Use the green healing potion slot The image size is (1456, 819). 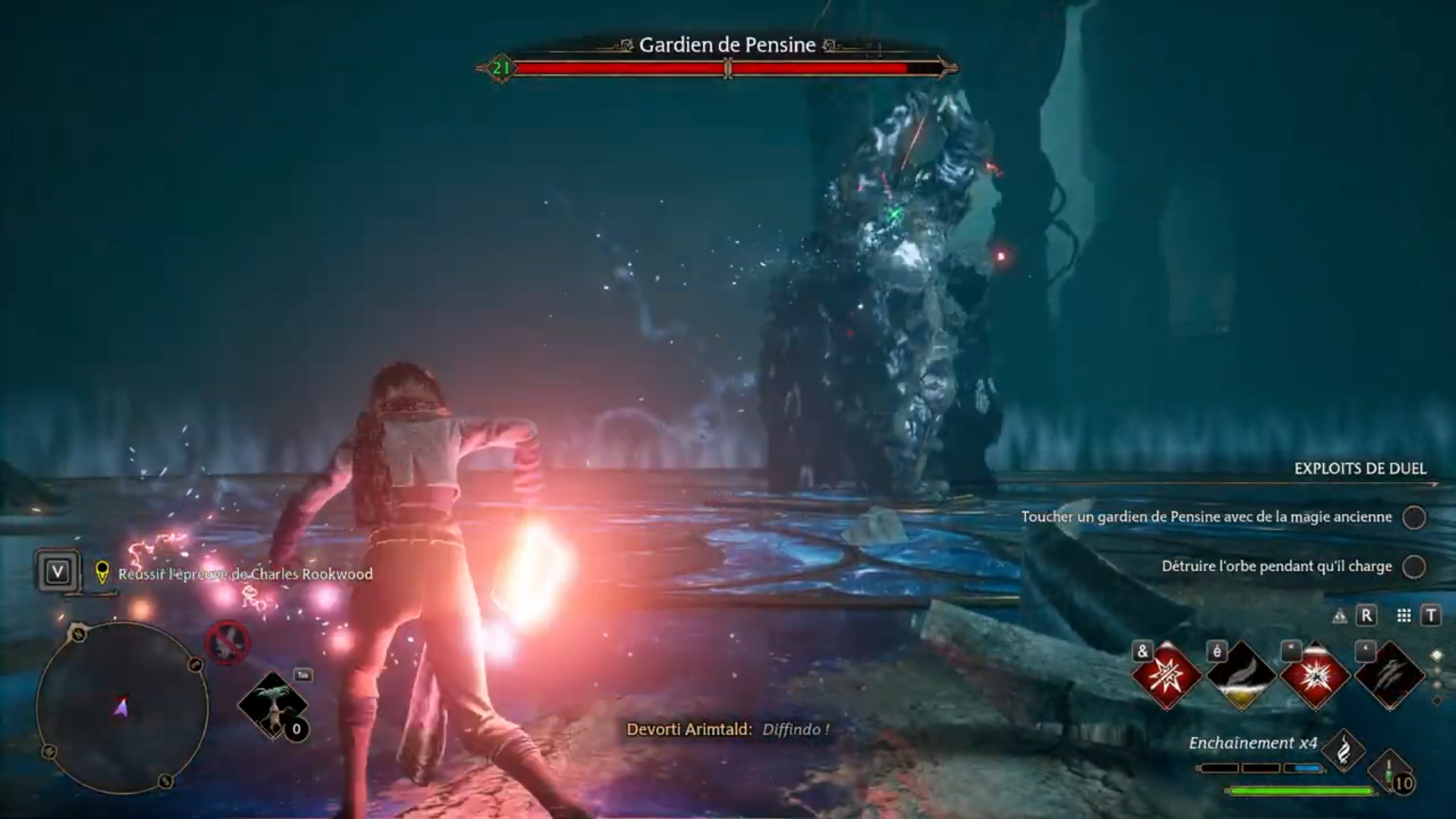pyautogui.click(x=1392, y=773)
